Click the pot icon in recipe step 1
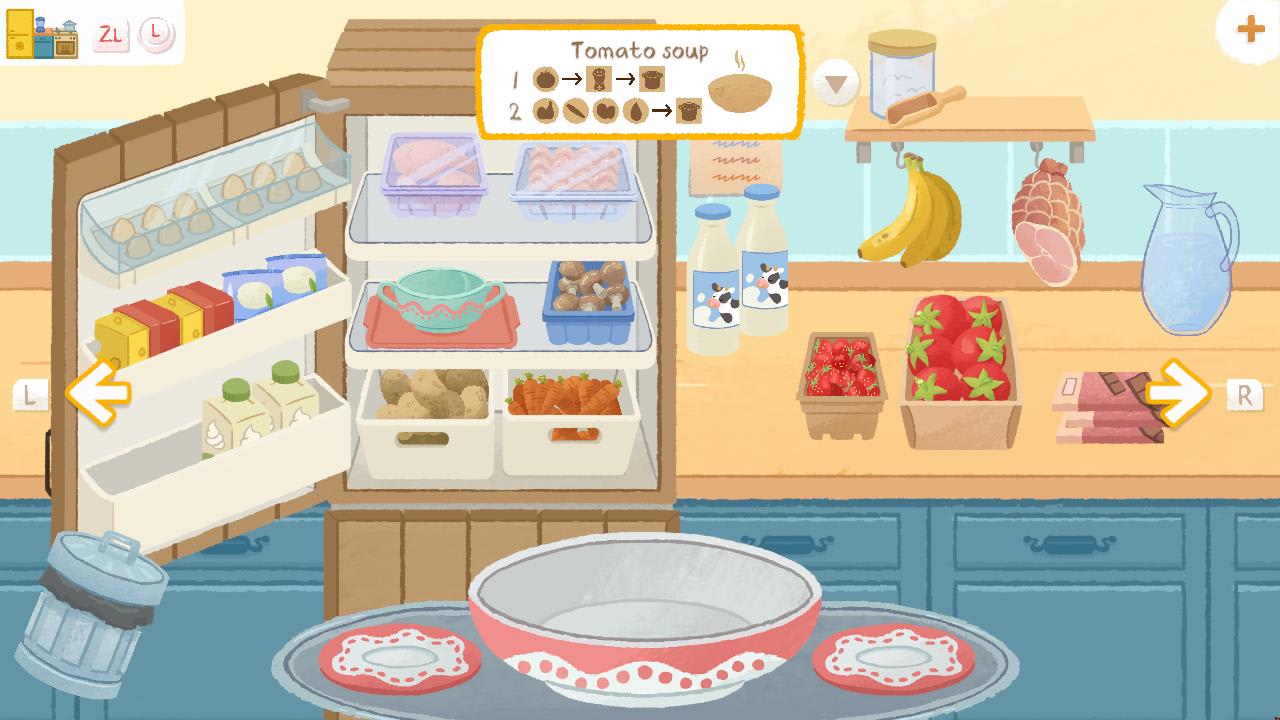Image resolution: width=1280 pixels, height=720 pixels. coord(652,80)
